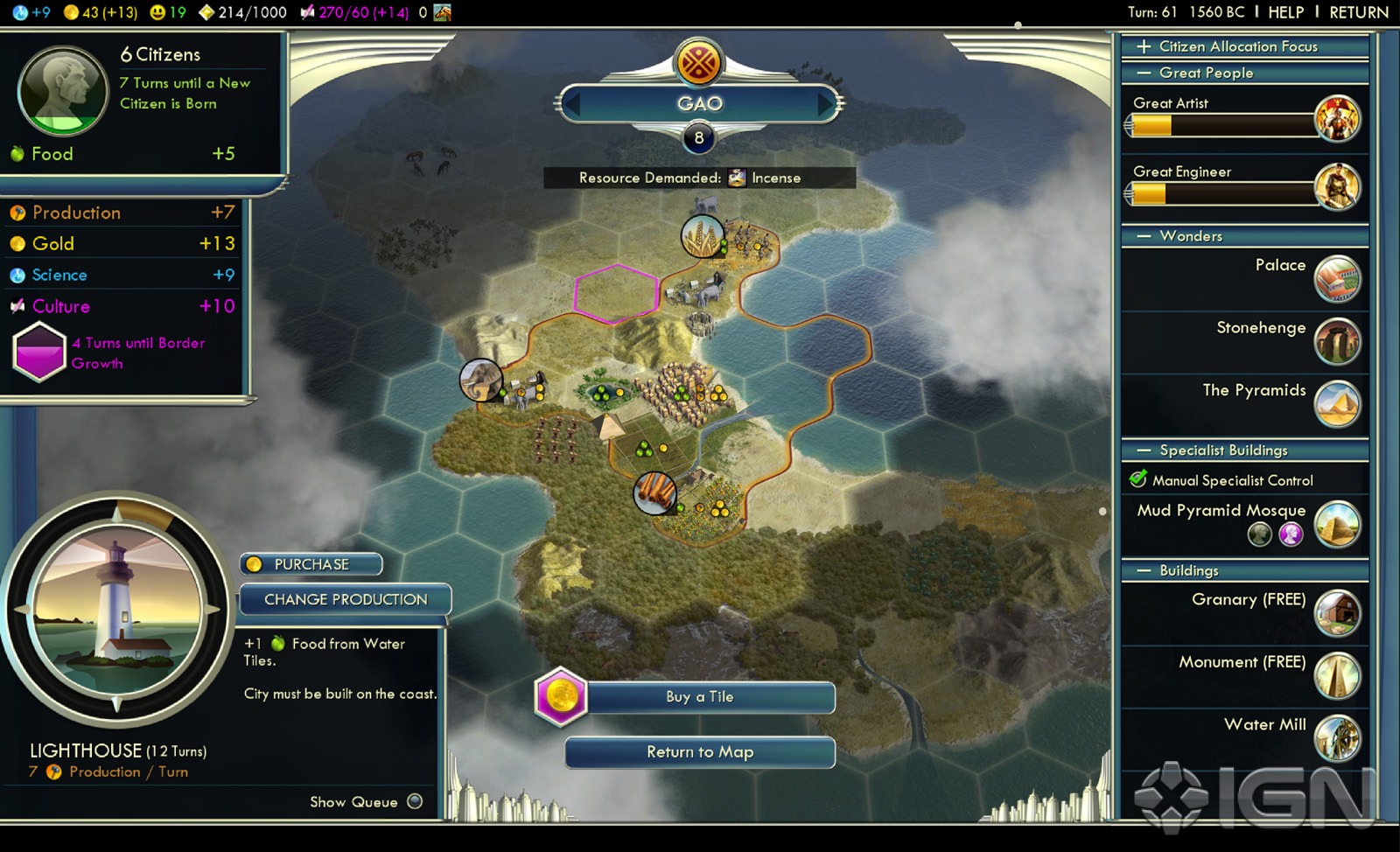This screenshot has width=1400, height=852.
Task: Toggle the Show Queue option
Action: [x=415, y=802]
